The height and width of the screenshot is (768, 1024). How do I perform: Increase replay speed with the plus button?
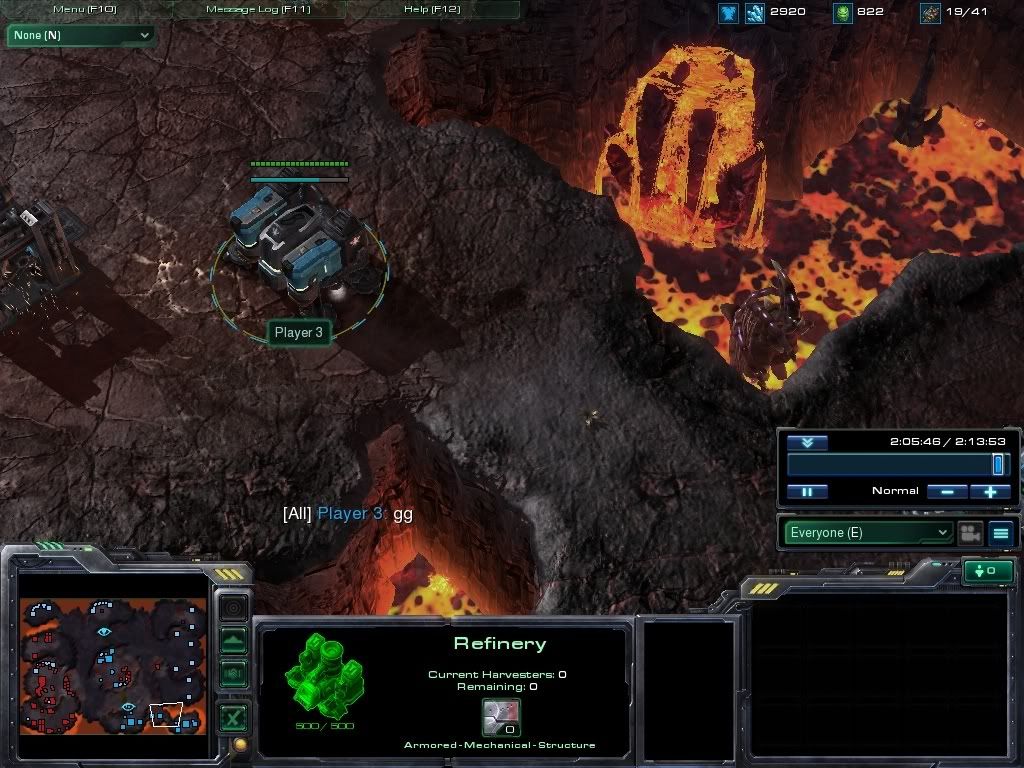(990, 491)
